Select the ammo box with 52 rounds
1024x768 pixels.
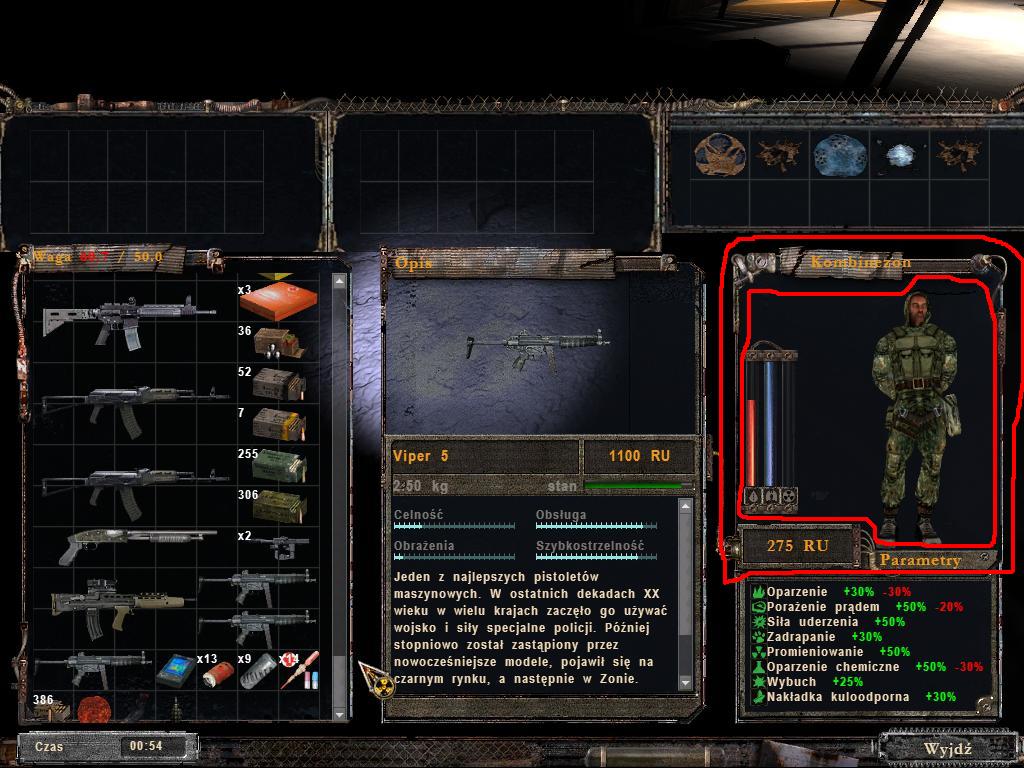point(277,384)
